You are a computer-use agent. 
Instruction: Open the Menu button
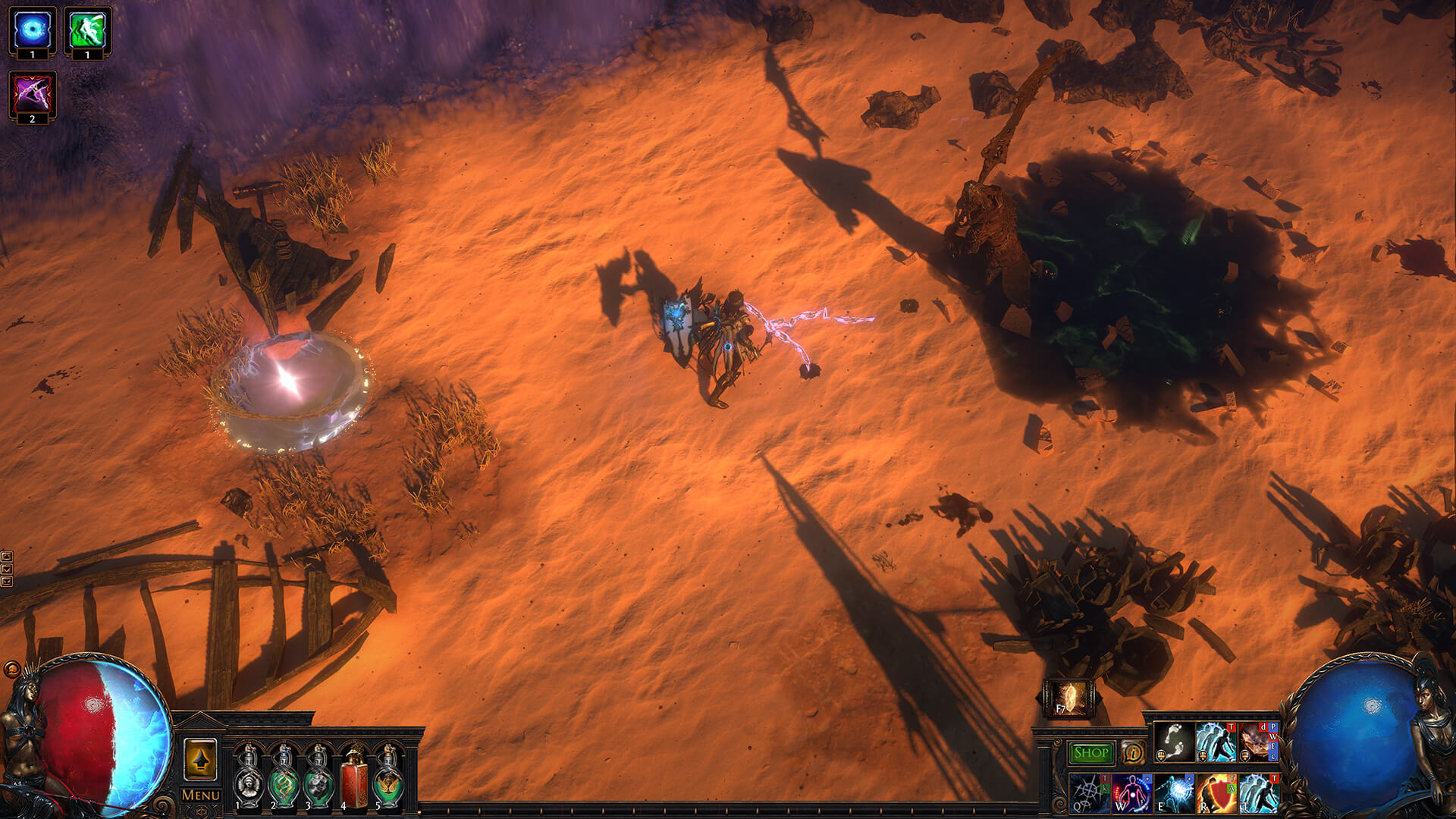[x=201, y=795]
